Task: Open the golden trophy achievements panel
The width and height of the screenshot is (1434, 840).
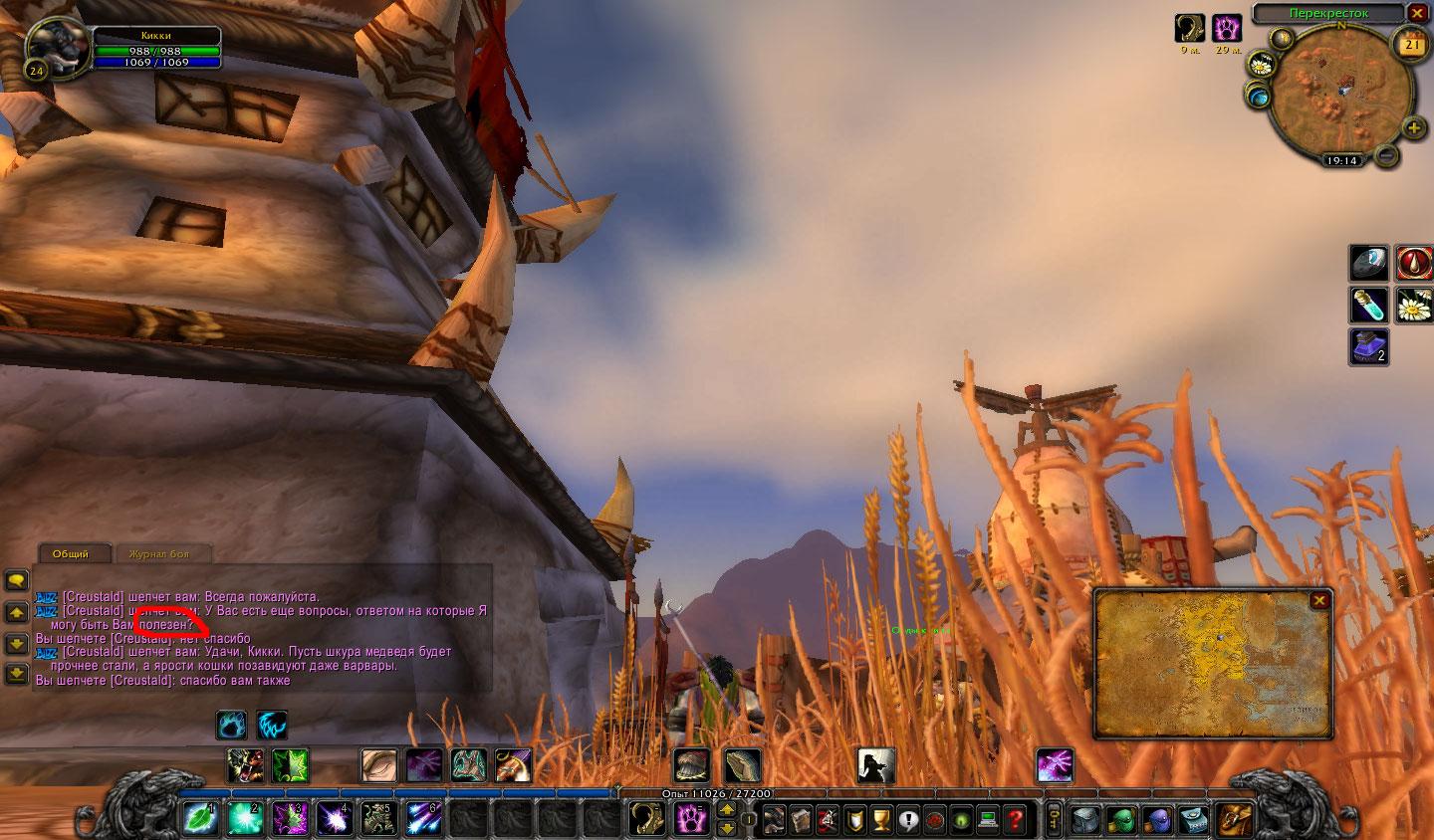Action: point(880,820)
